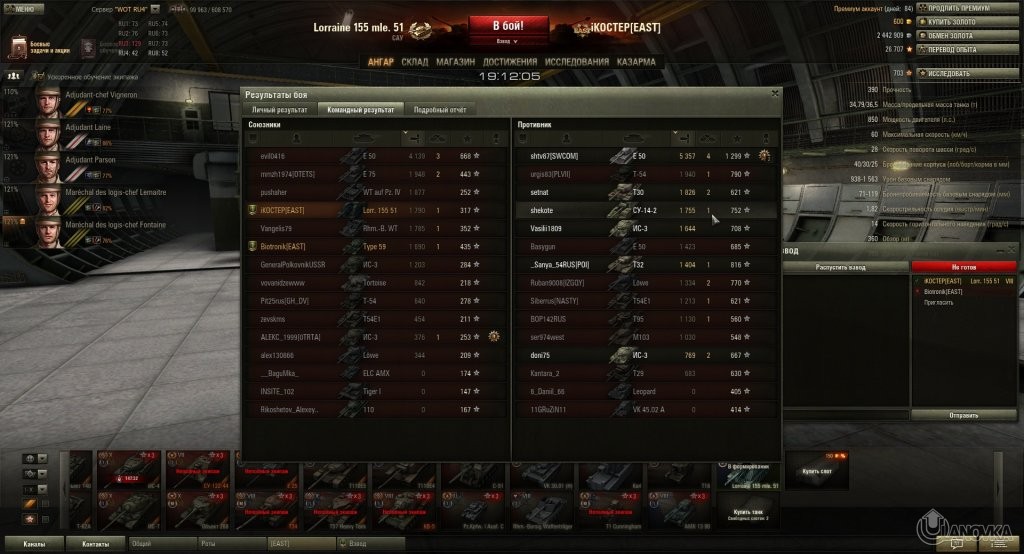Open the Каналы chat channels
Screen dimensions: 1024x554
tap(33, 545)
